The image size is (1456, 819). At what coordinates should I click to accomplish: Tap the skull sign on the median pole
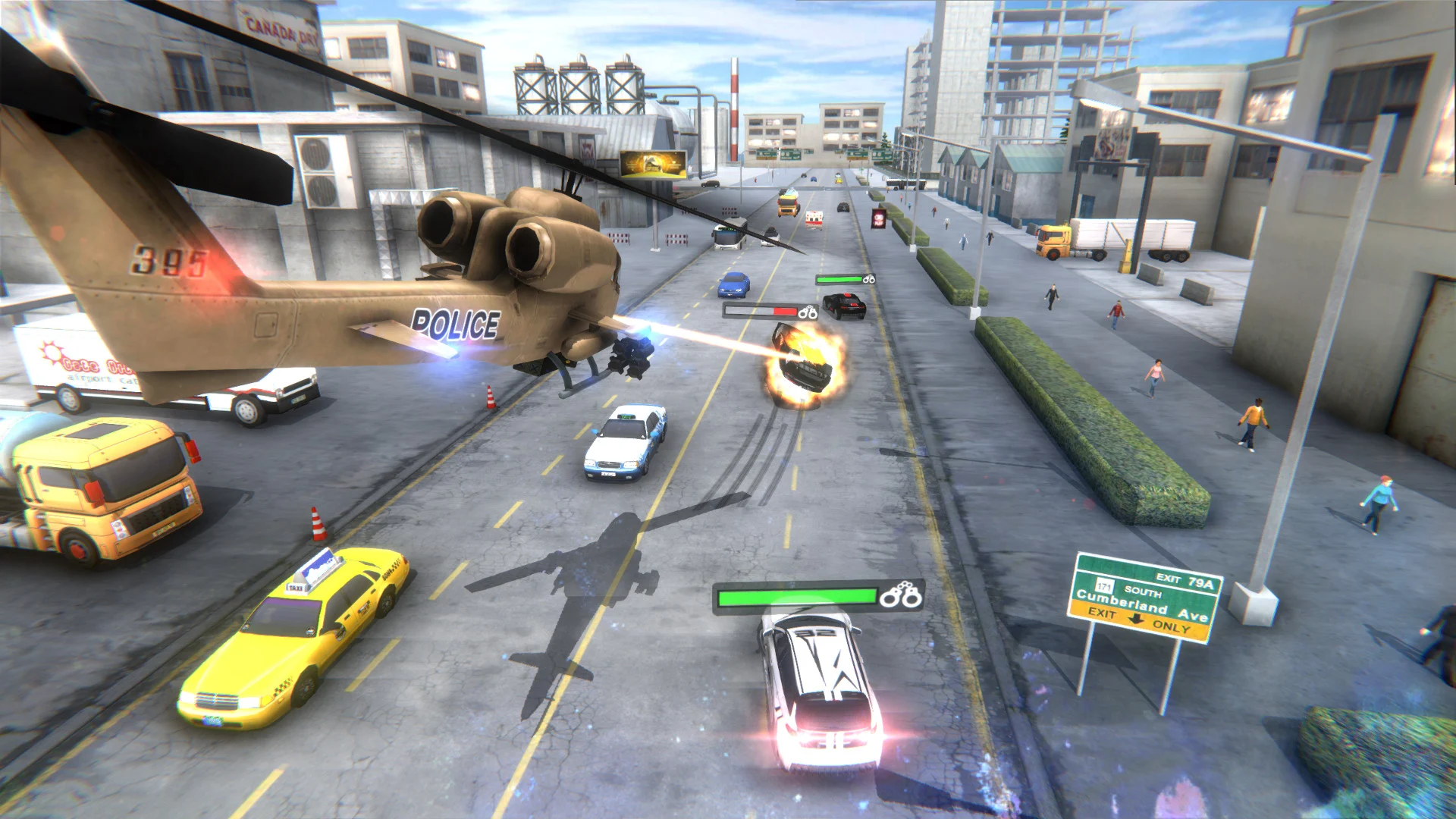pos(878,218)
